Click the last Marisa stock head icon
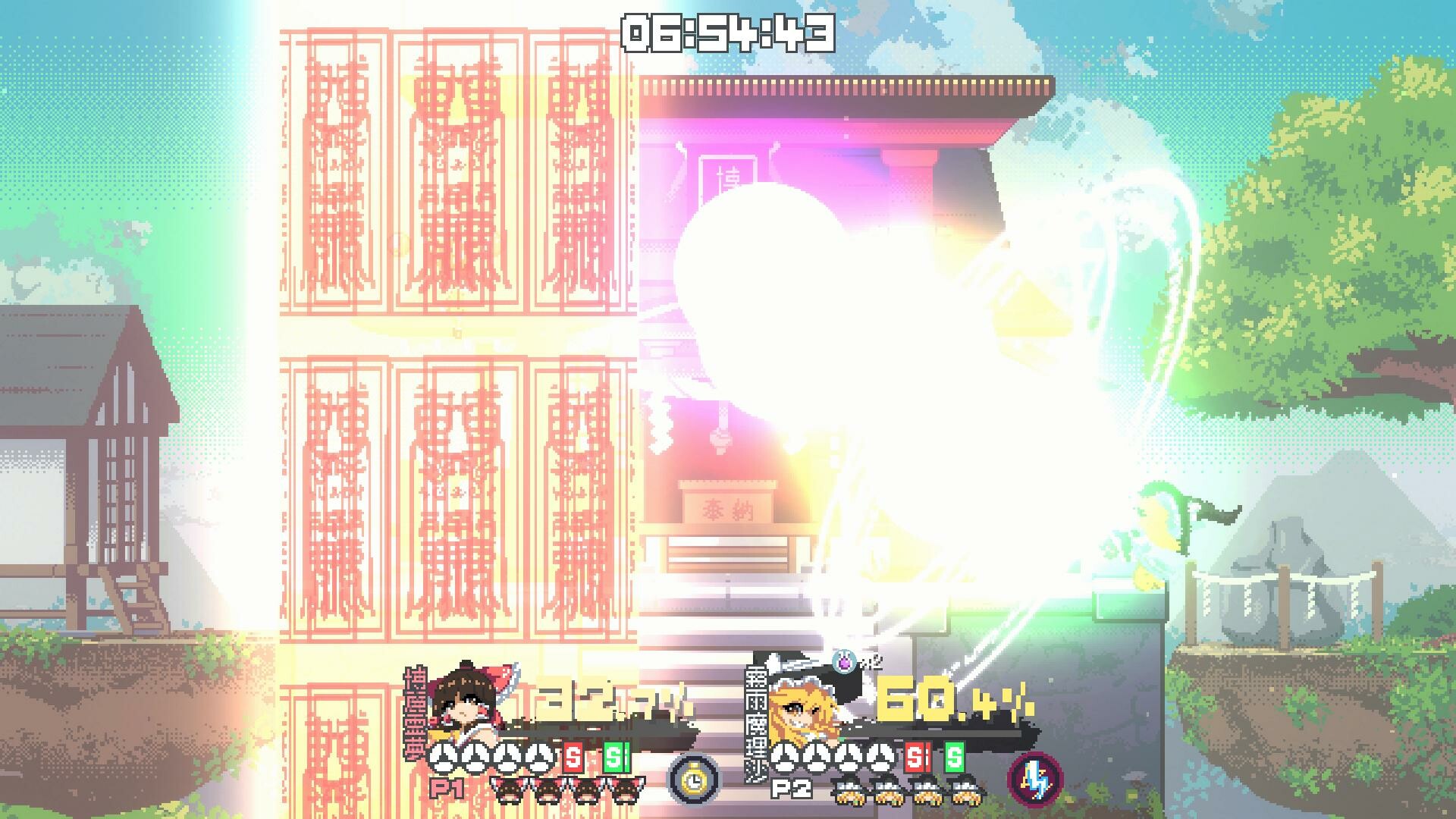This screenshot has width=1456, height=819. pyautogui.click(x=965, y=789)
